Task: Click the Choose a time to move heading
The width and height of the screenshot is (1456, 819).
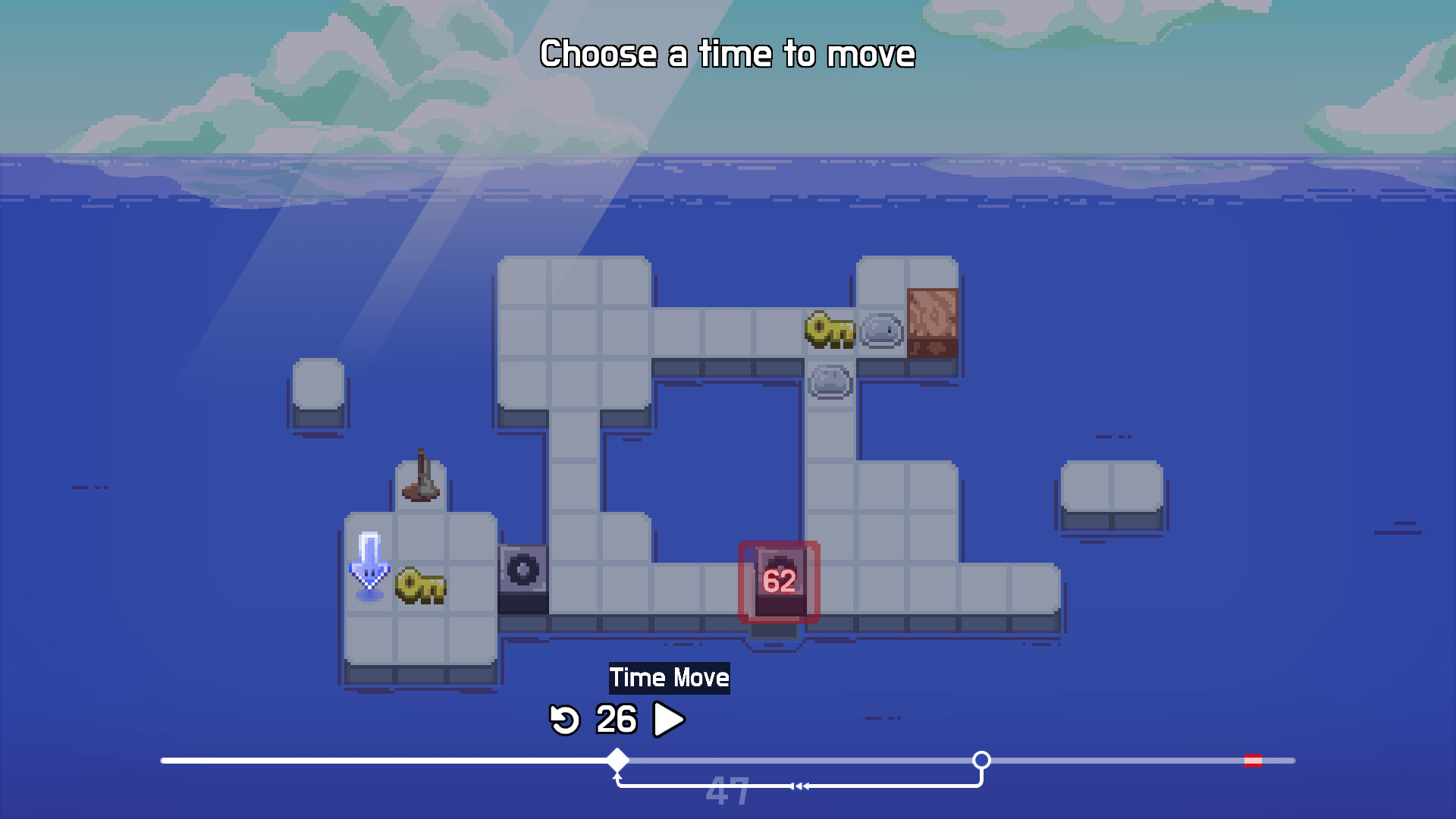Action: tap(728, 53)
